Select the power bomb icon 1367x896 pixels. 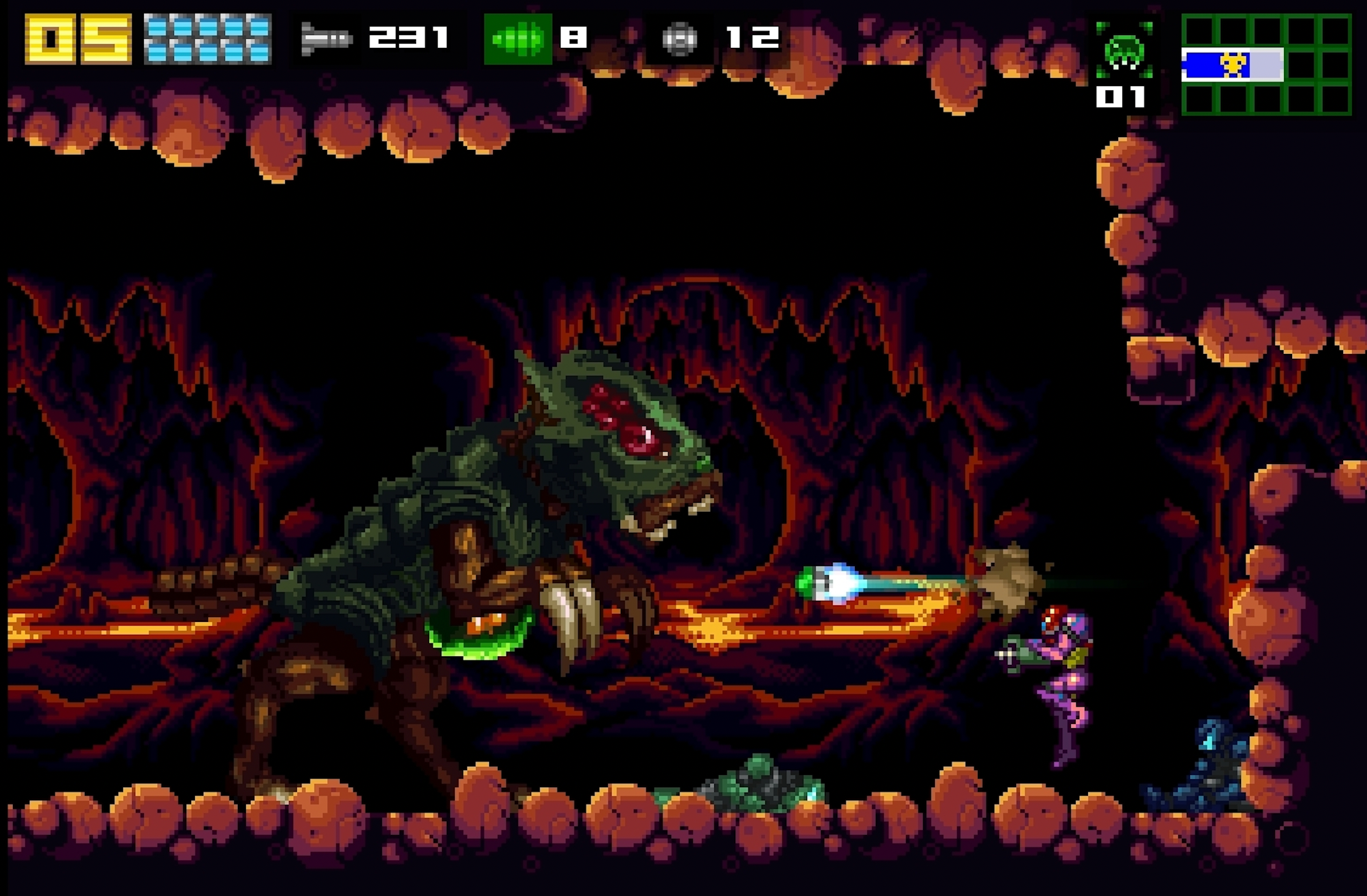pos(679,39)
